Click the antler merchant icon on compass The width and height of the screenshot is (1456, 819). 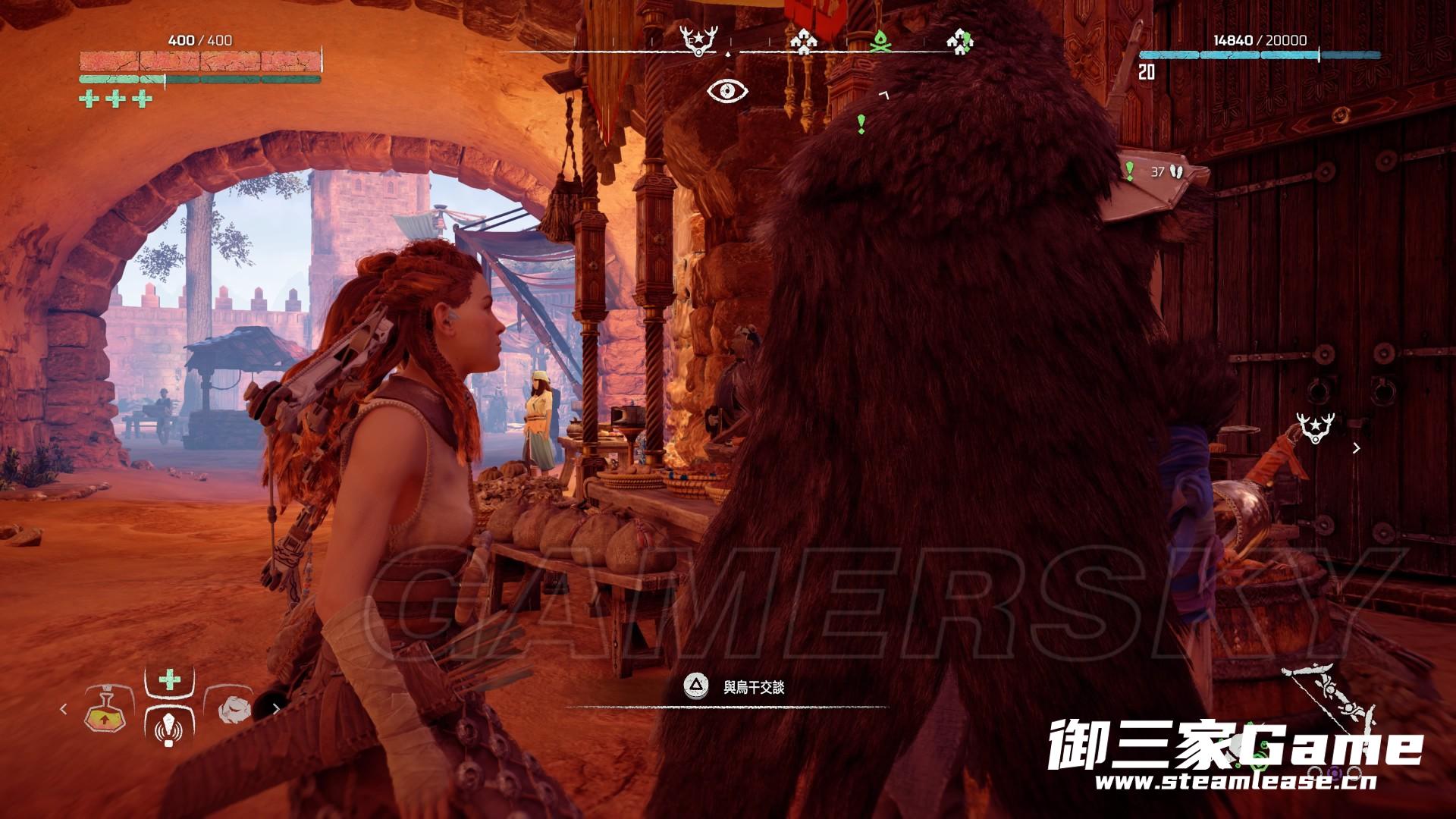tap(697, 40)
